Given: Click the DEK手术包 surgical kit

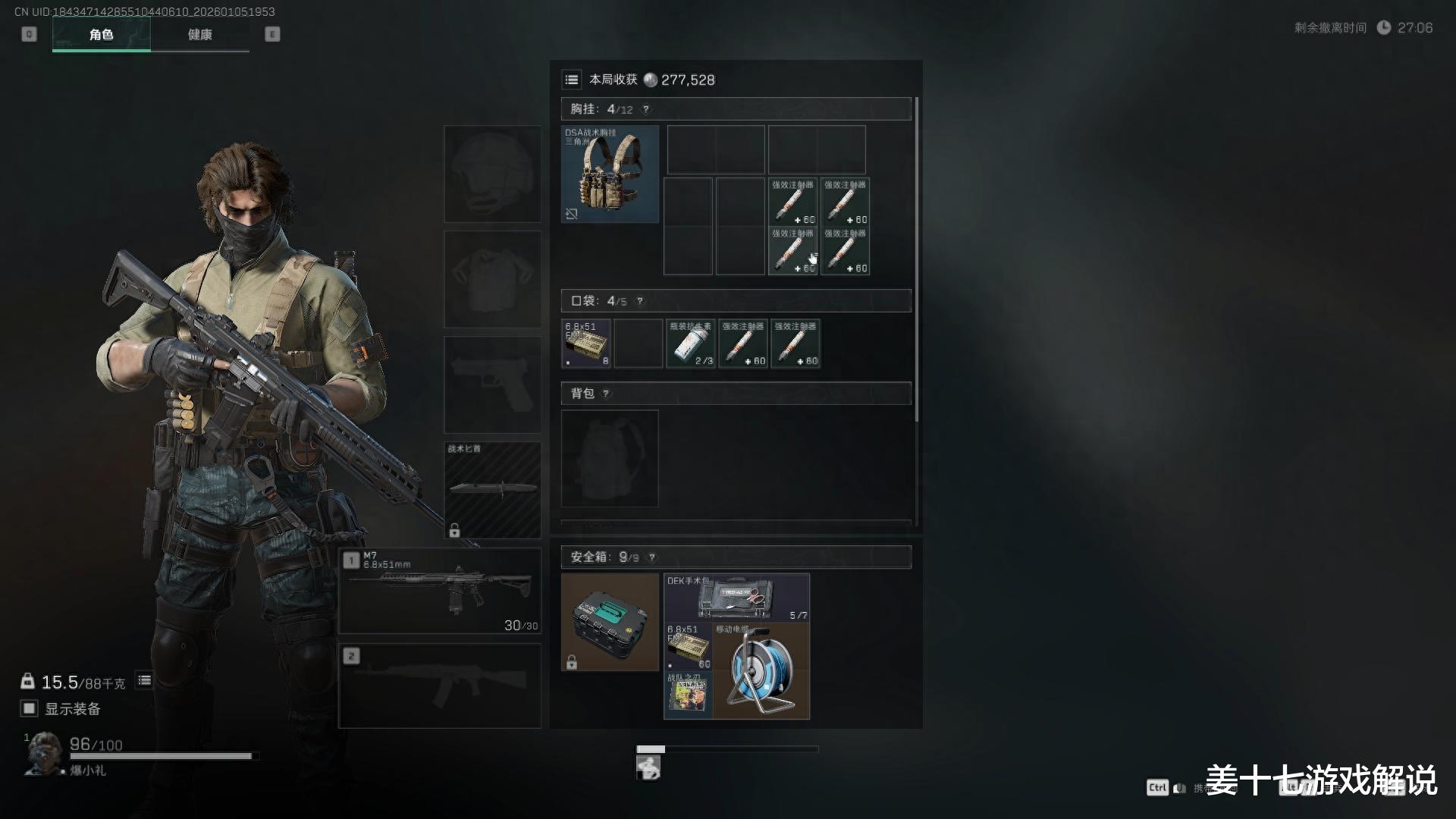Looking at the screenshot, I should (736, 598).
